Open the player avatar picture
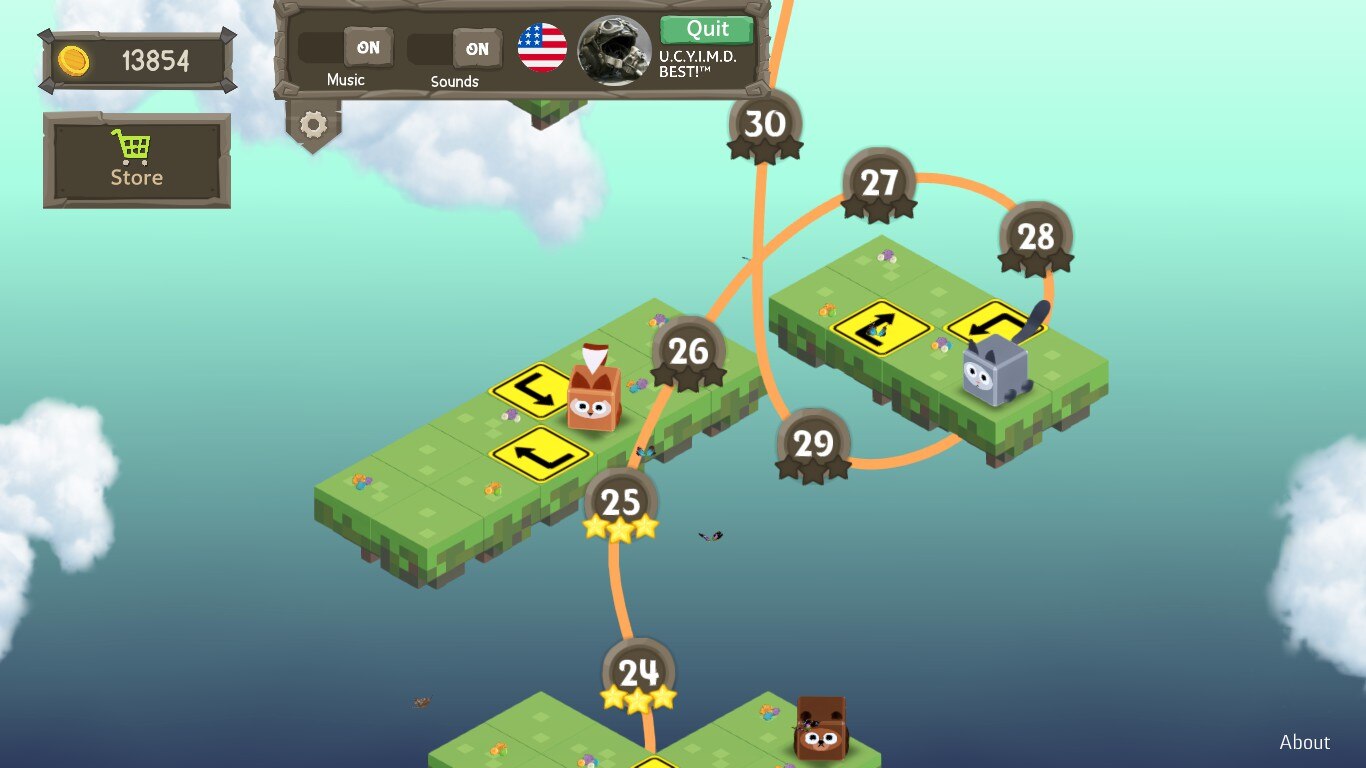1366x768 pixels. [x=614, y=50]
